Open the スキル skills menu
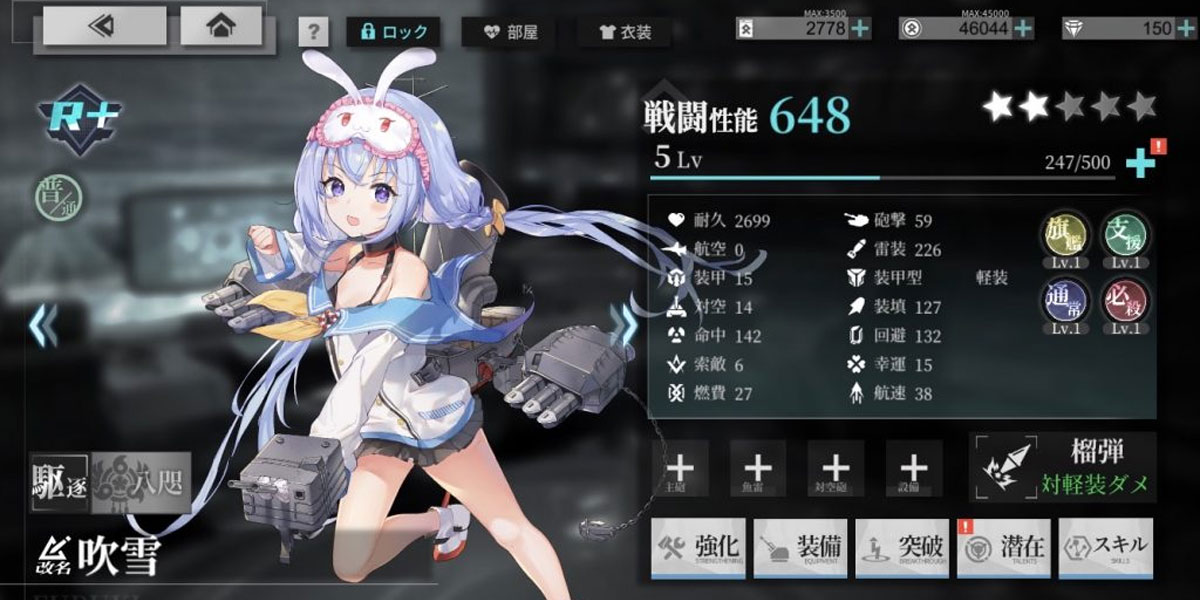 (1106, 547)
